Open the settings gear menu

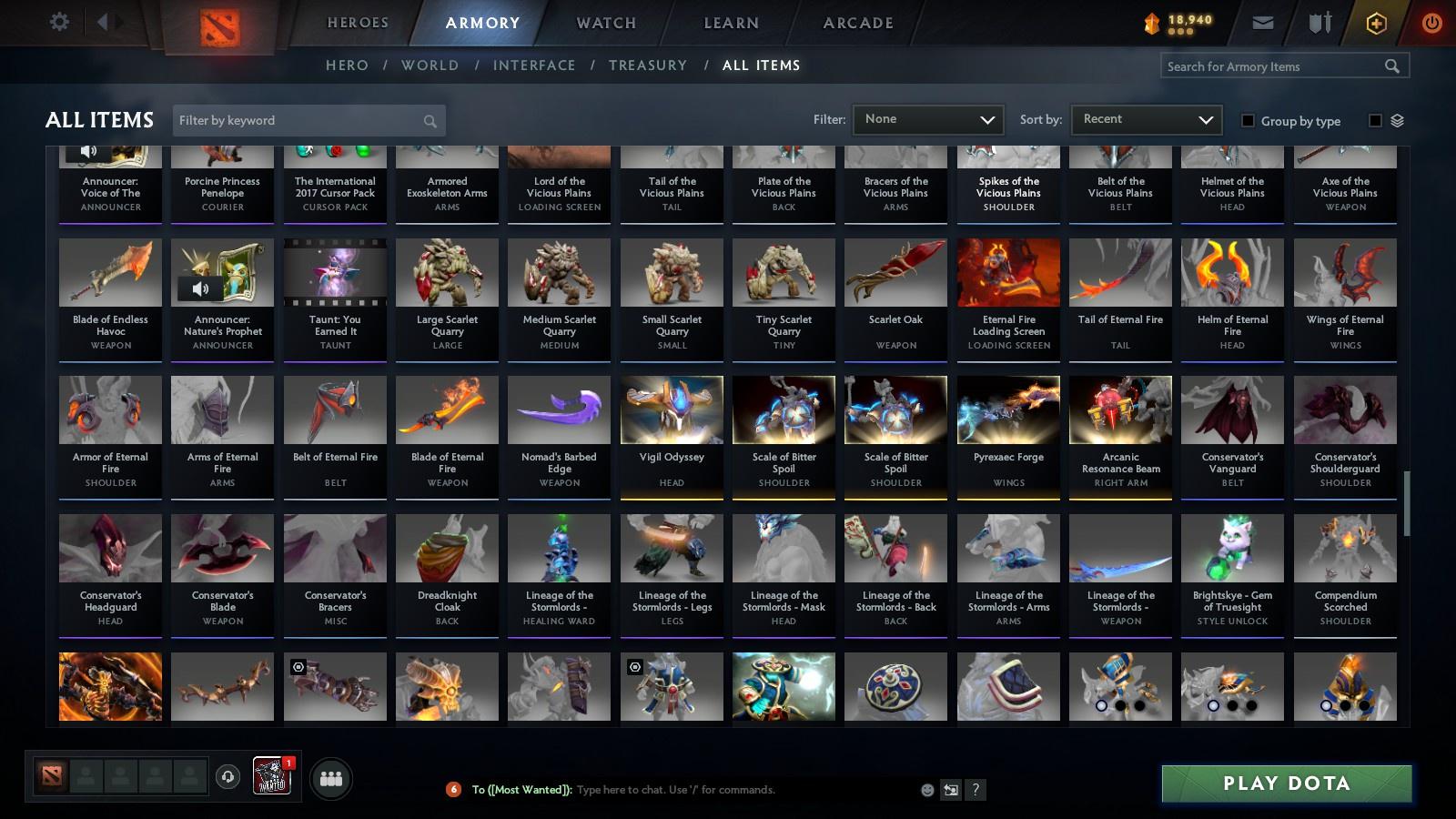pos(58,22)
